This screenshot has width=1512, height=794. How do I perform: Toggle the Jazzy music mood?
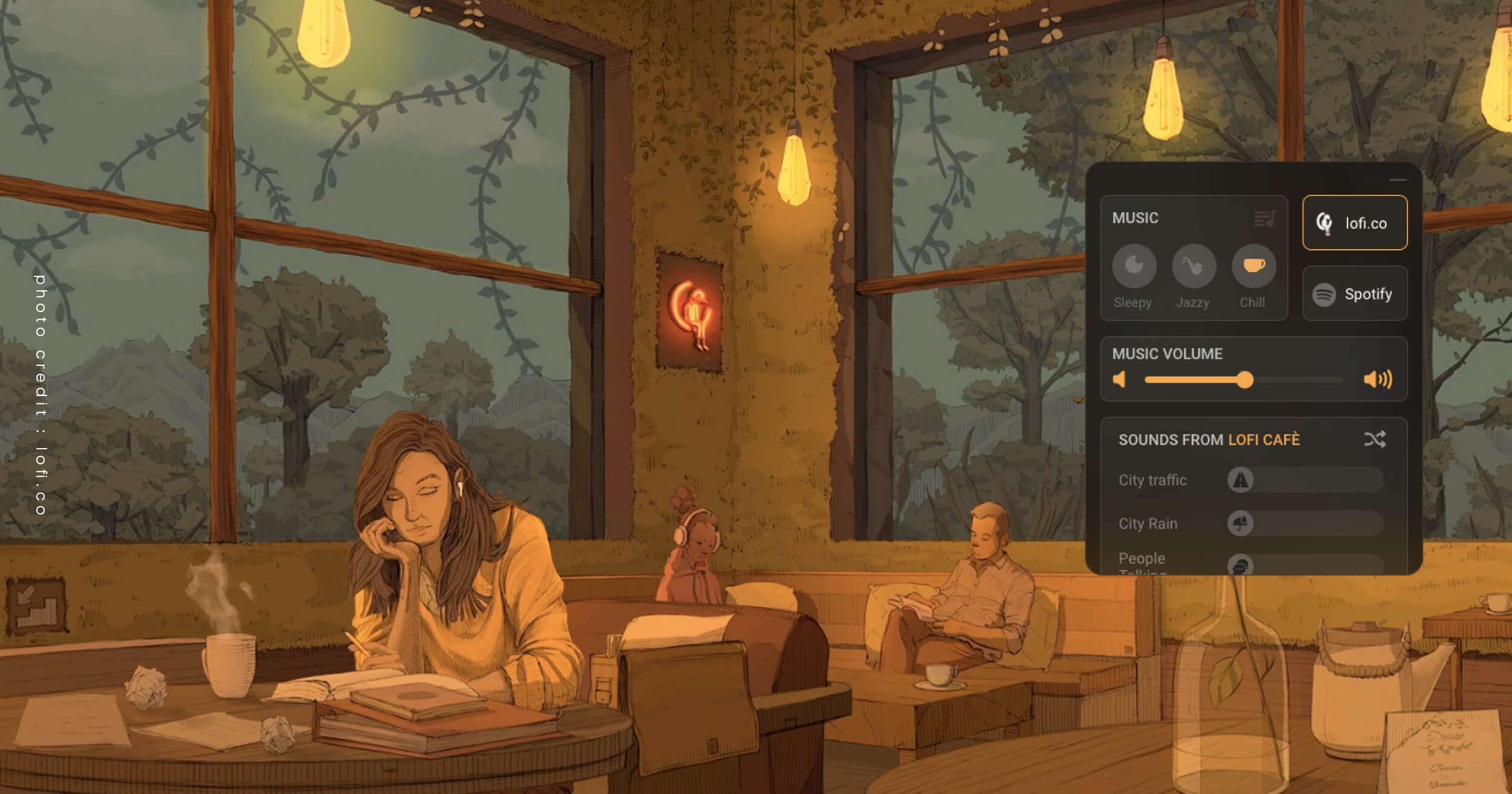point(1193,266)
